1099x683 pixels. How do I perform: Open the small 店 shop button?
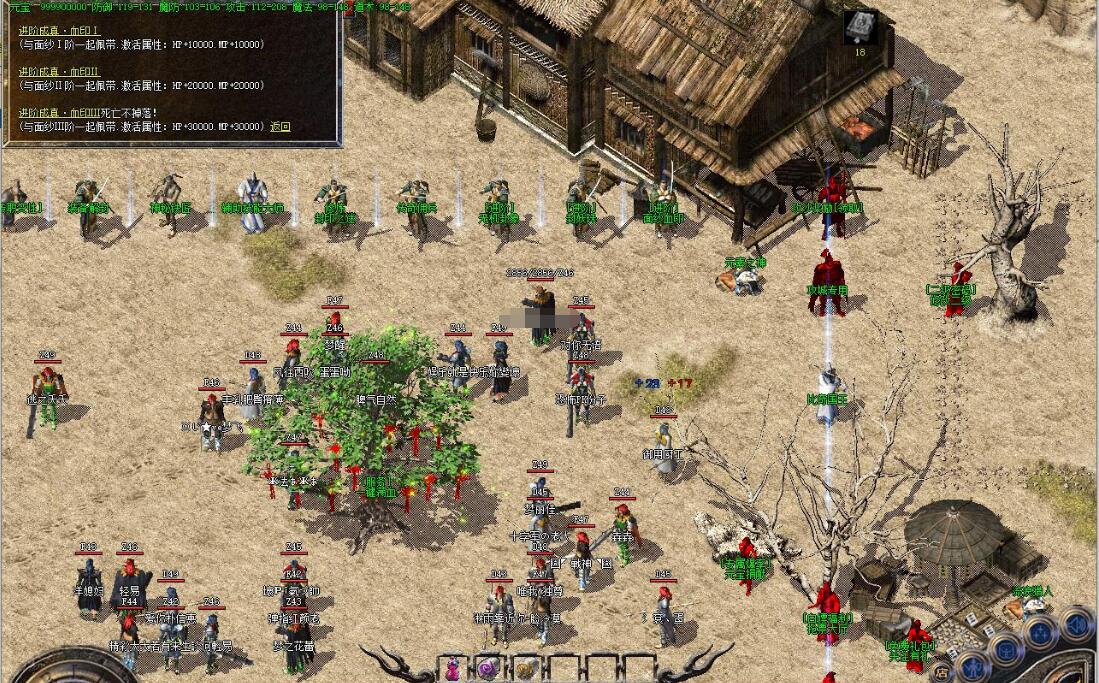click(x=942, y=674)
